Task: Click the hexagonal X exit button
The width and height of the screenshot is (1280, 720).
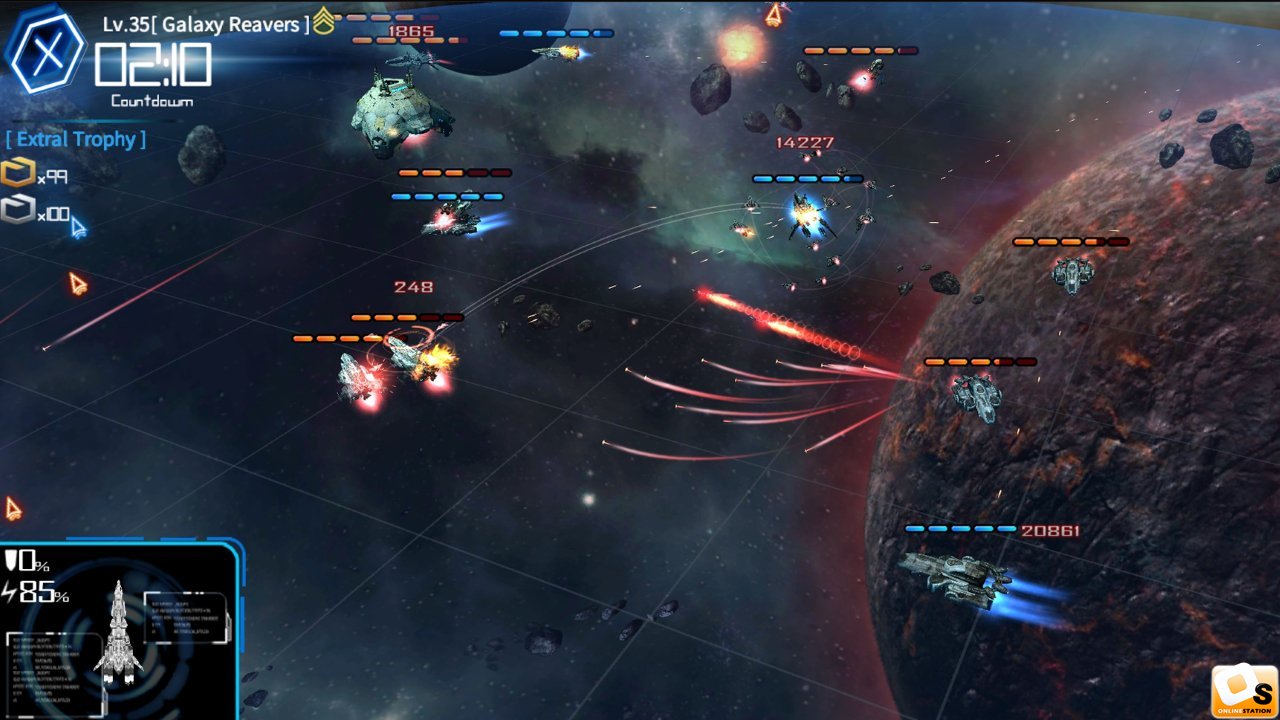Action: point(46,50)
